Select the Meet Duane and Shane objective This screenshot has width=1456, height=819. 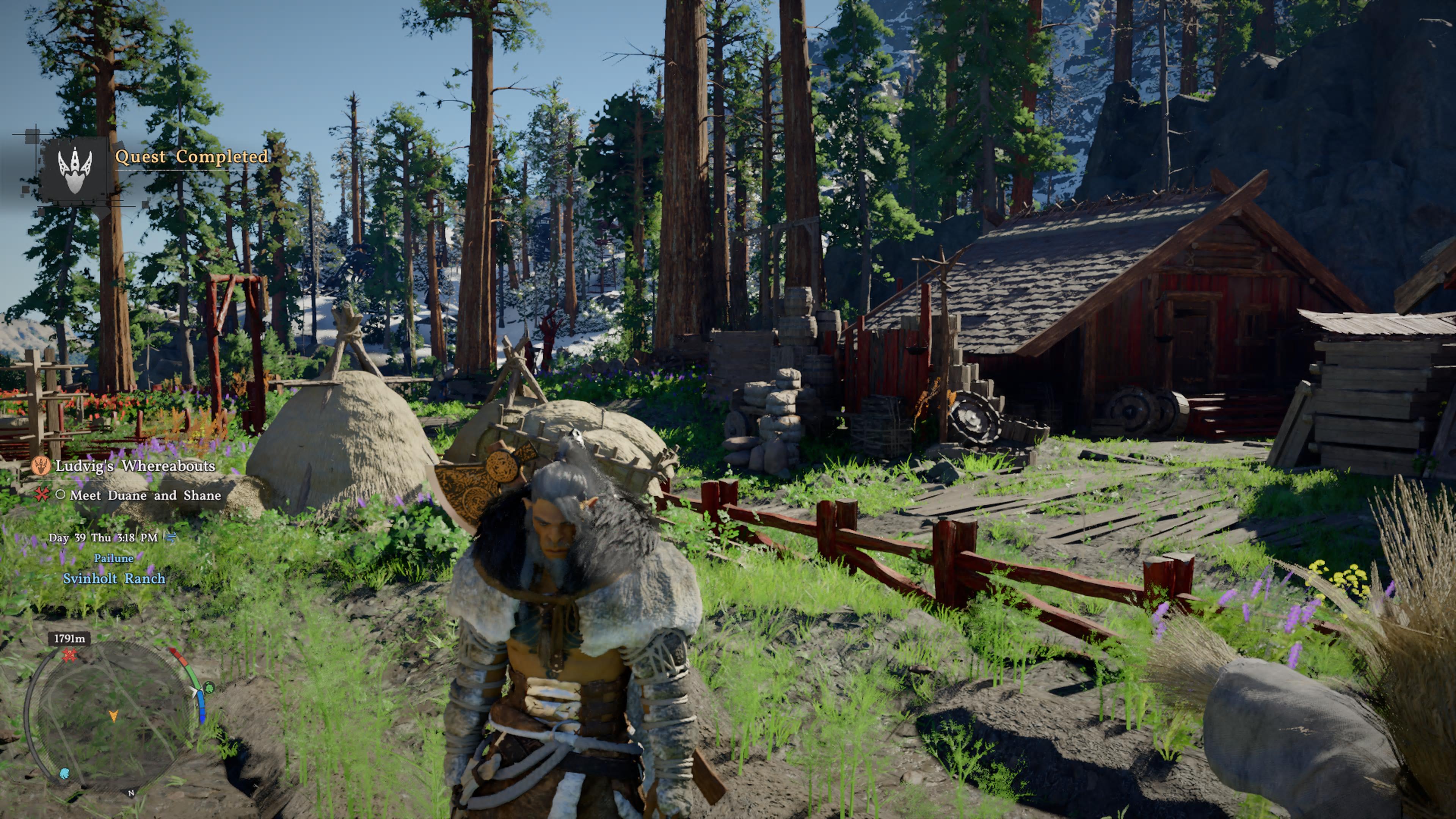pyautogui.click(x=145, y=496)
